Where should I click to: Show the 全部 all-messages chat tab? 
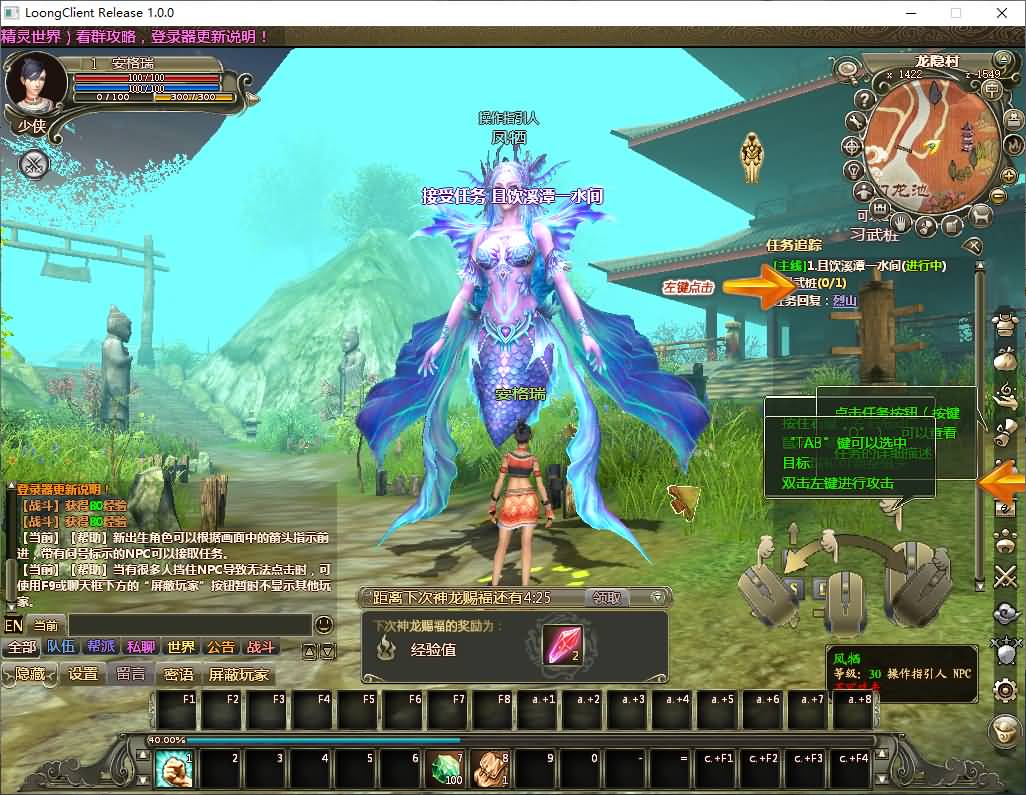[x=22, y=647]
